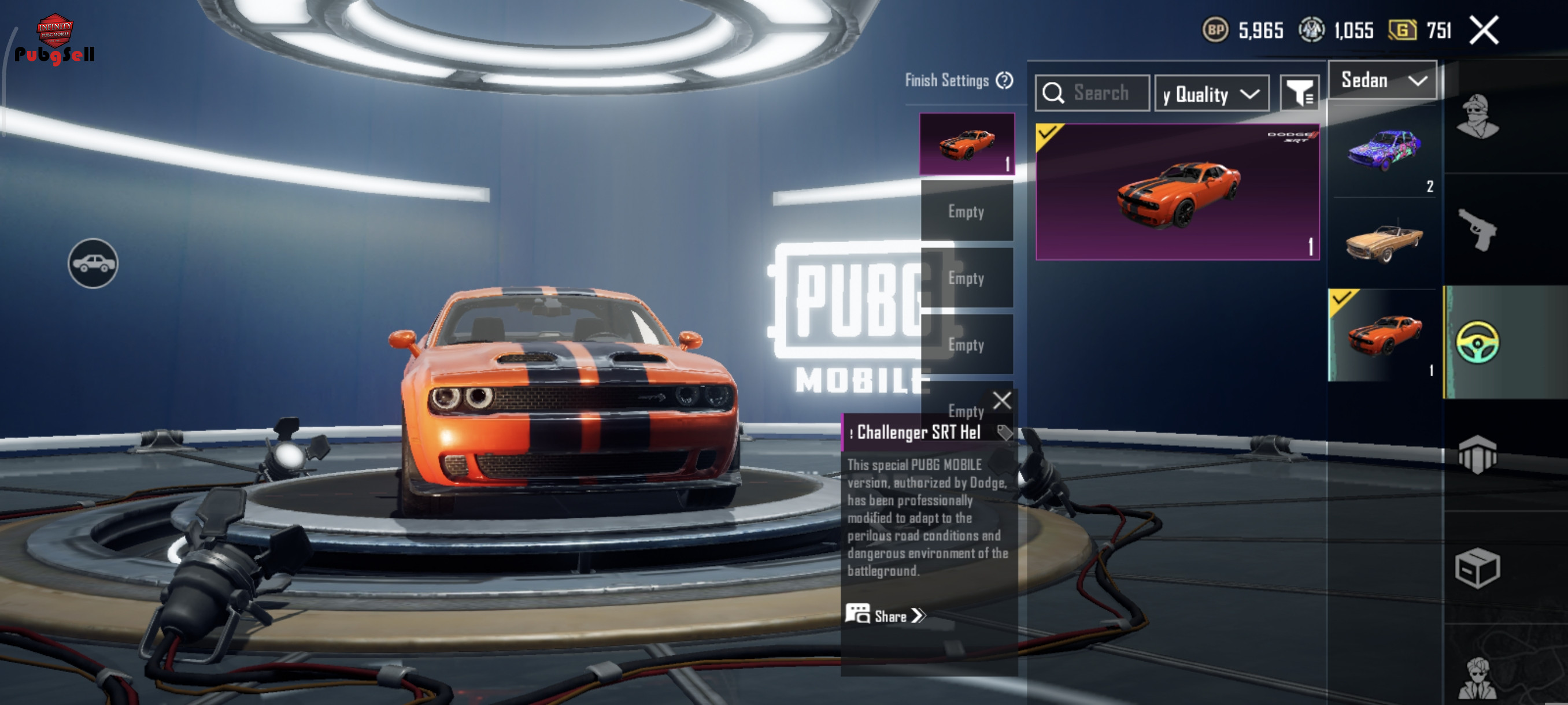1568x705 pixels.
Task: Click the tag icon beside Challenger name
Action: (1004, 432)
